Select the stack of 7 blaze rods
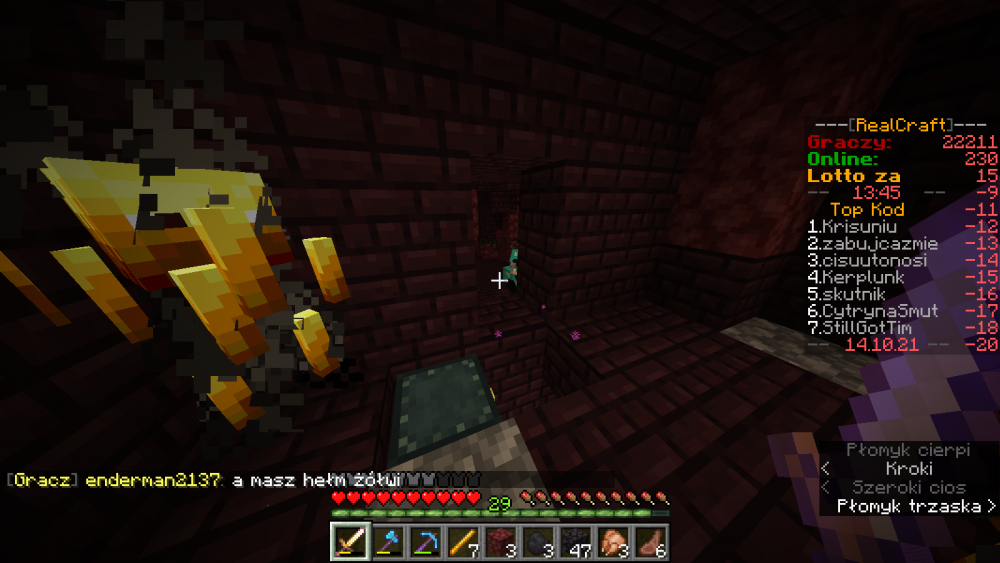Viewport: 1000px width, 563px height. coord(462,542)
